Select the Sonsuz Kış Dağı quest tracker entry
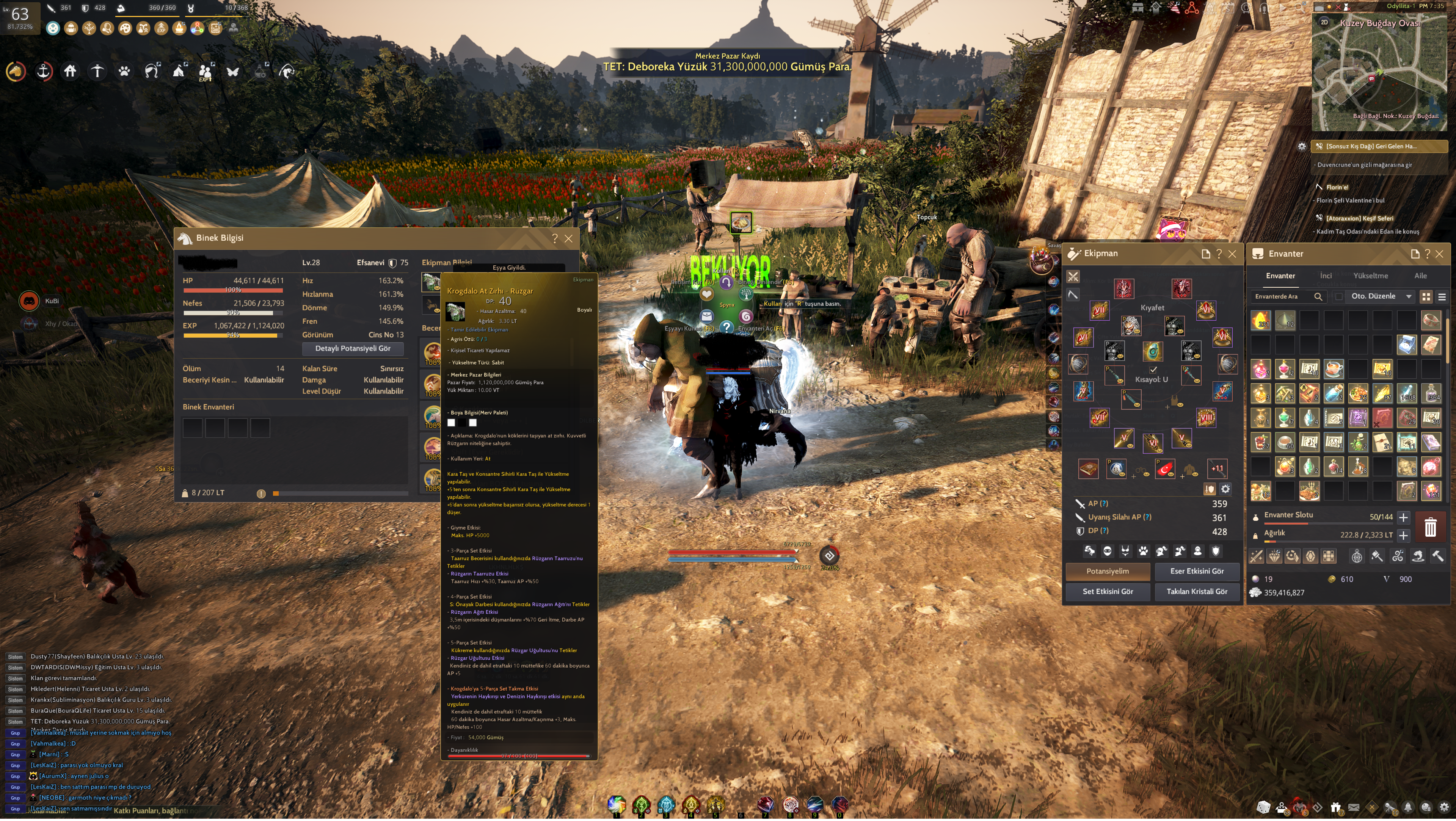 tap(1371, 147)
